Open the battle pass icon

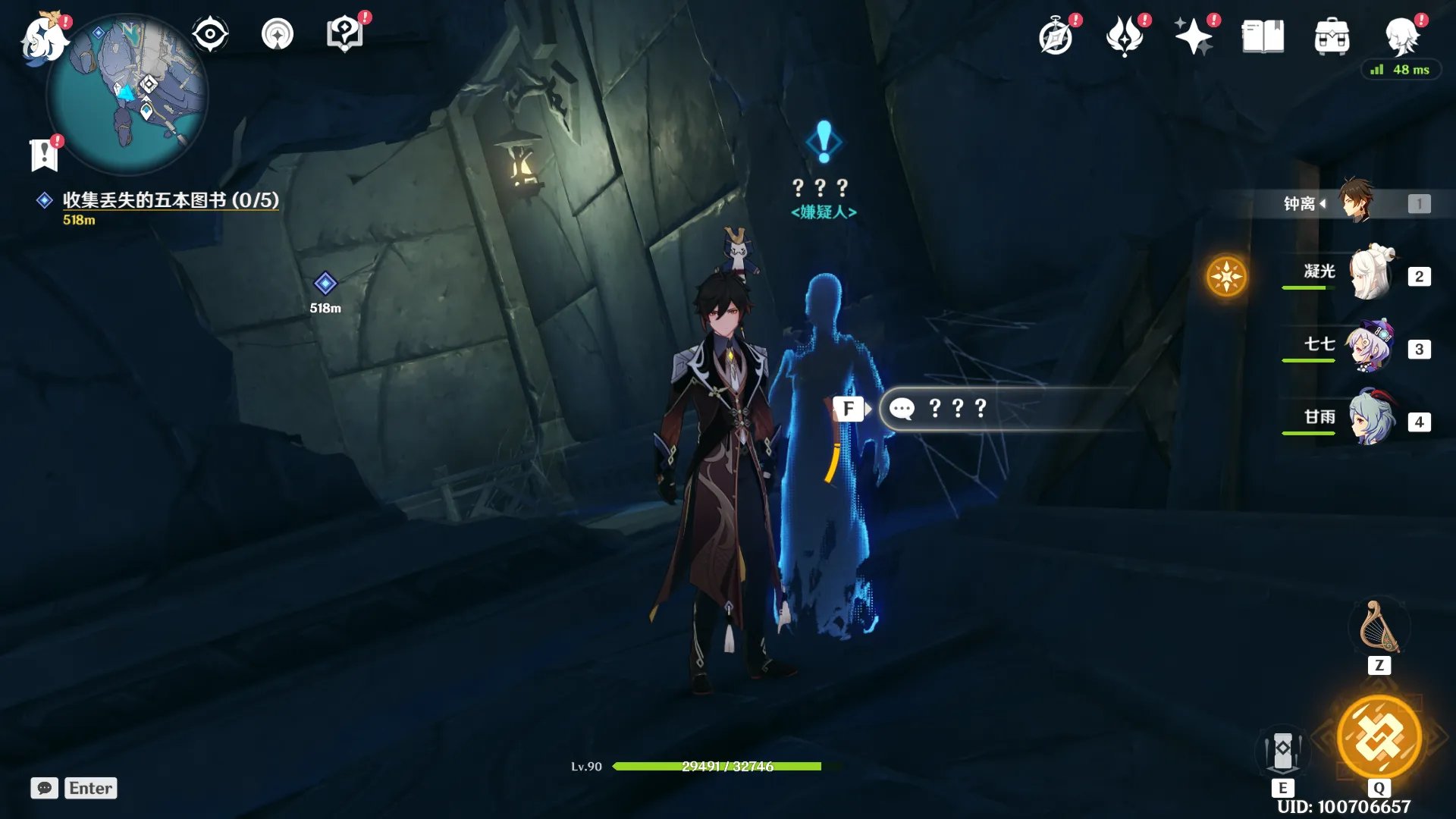[x=1124, y=36]
